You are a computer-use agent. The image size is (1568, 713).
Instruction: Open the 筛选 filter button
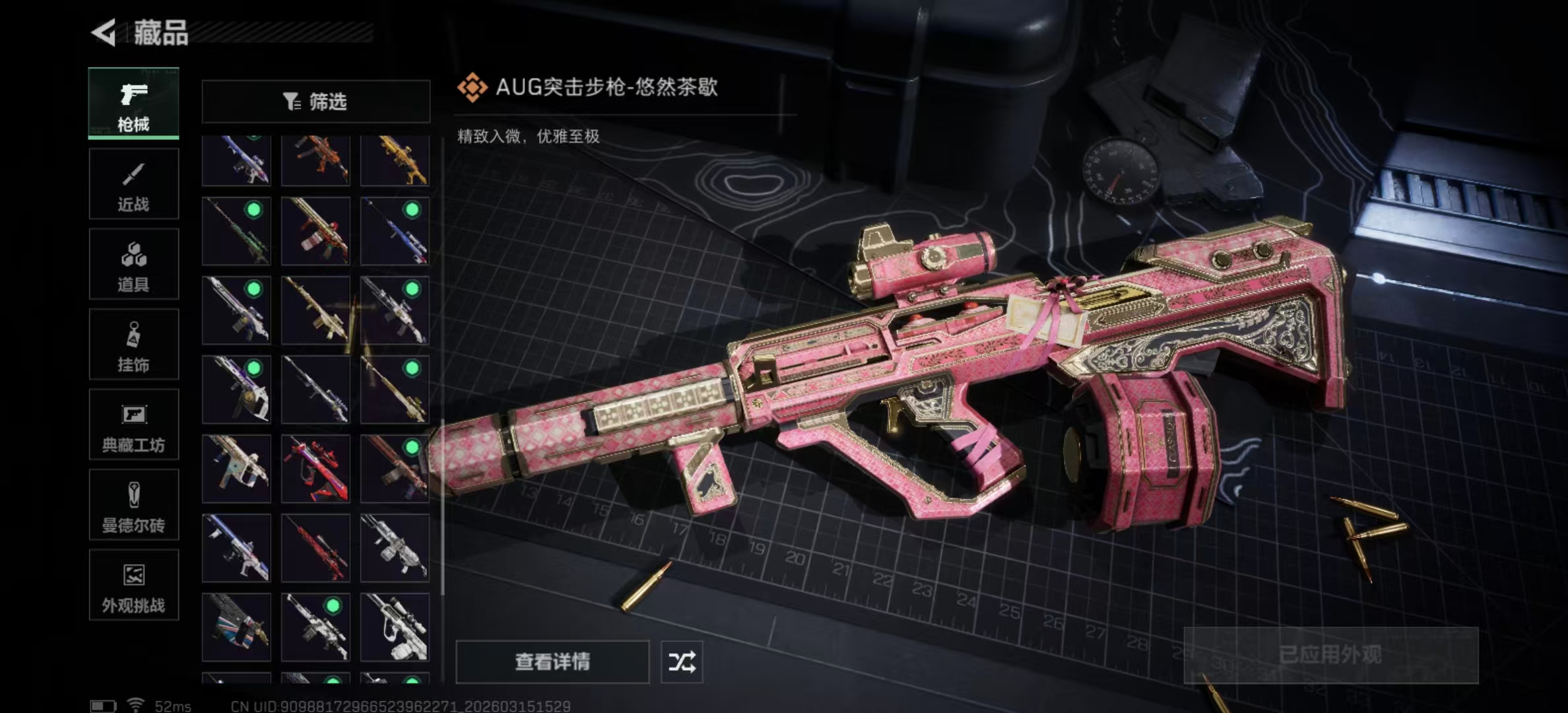coord(315,102)
